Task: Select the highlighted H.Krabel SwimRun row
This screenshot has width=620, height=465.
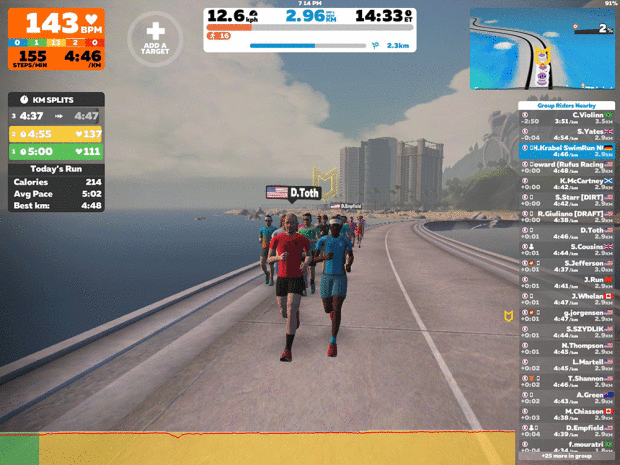Action: click(x=568, y=151)
